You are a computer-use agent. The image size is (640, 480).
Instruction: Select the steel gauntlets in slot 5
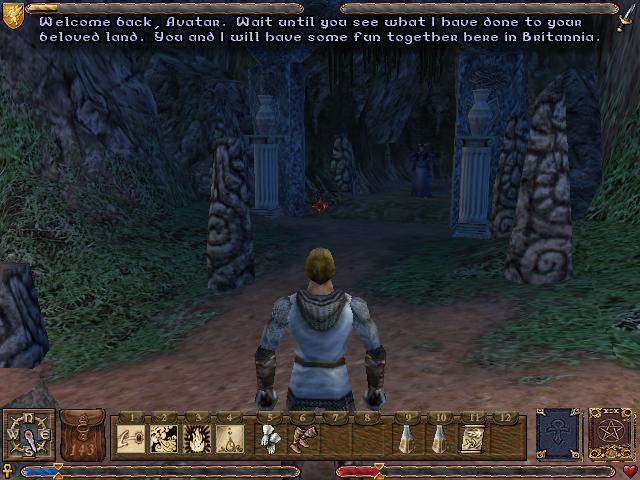tap(269, 437)
